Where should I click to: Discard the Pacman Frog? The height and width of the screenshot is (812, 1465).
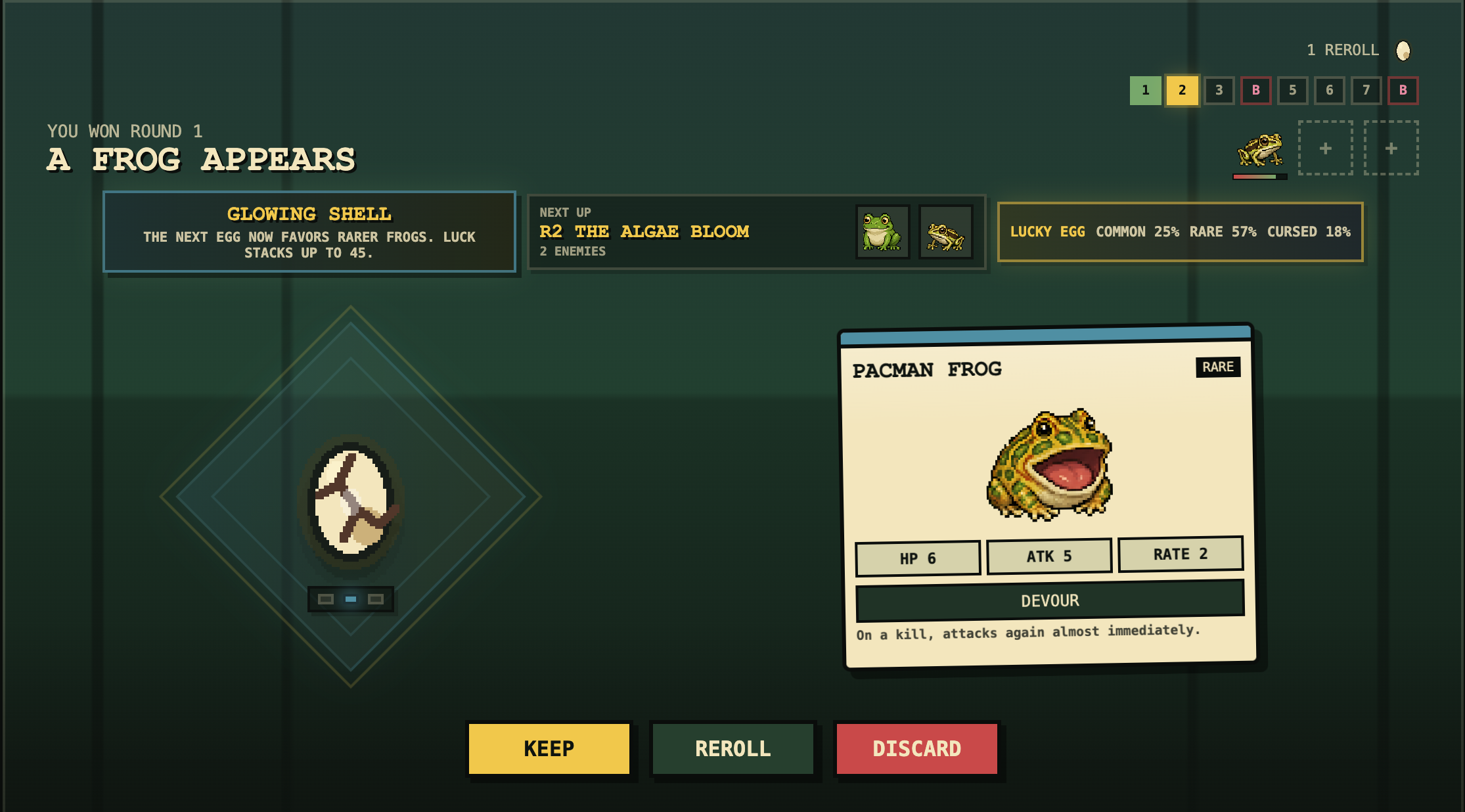(916, 748)
